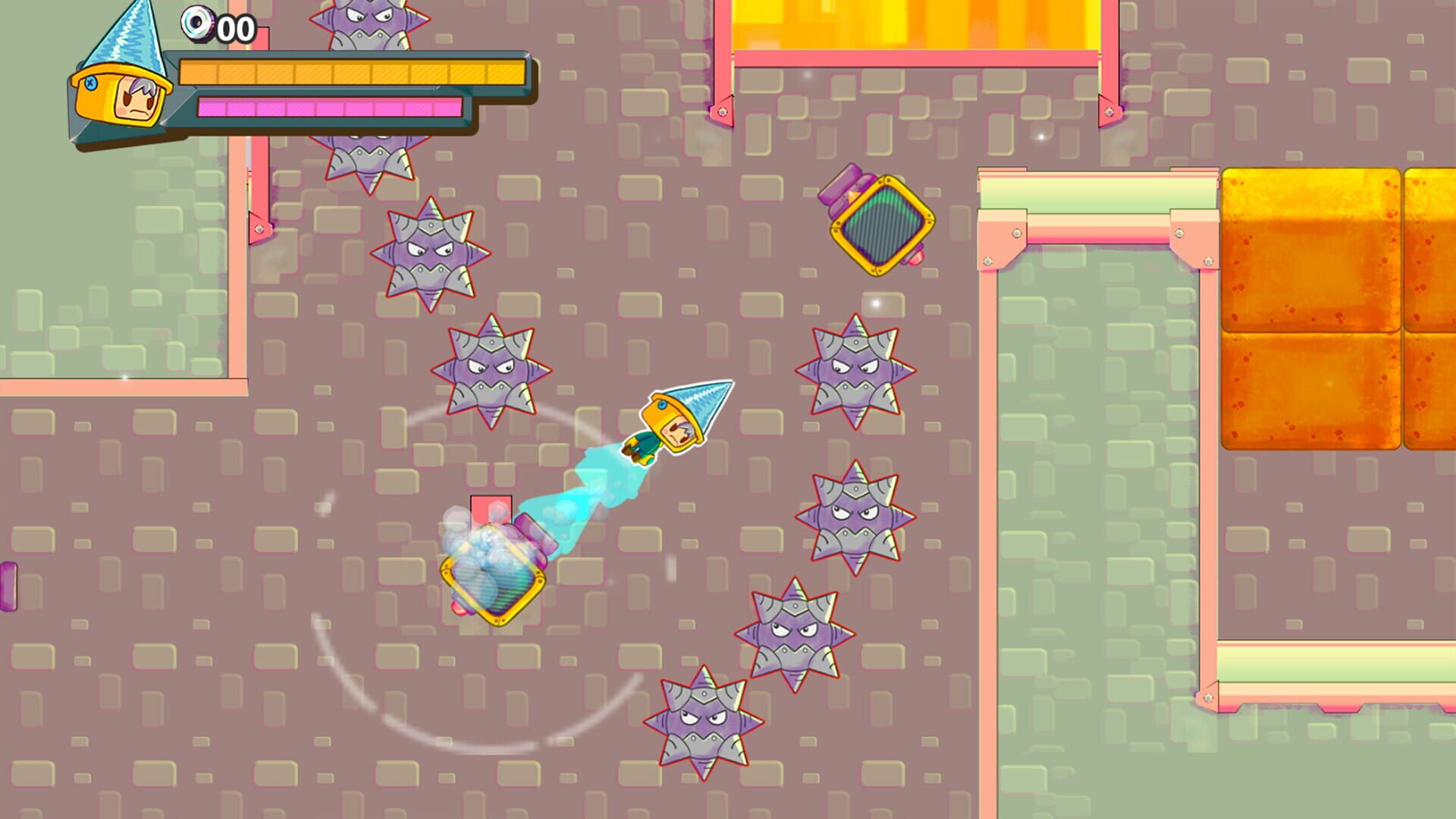Click the red marker beside the lower cannon
The width and height of the screenshot is (1456, 819).
(491, 507)
